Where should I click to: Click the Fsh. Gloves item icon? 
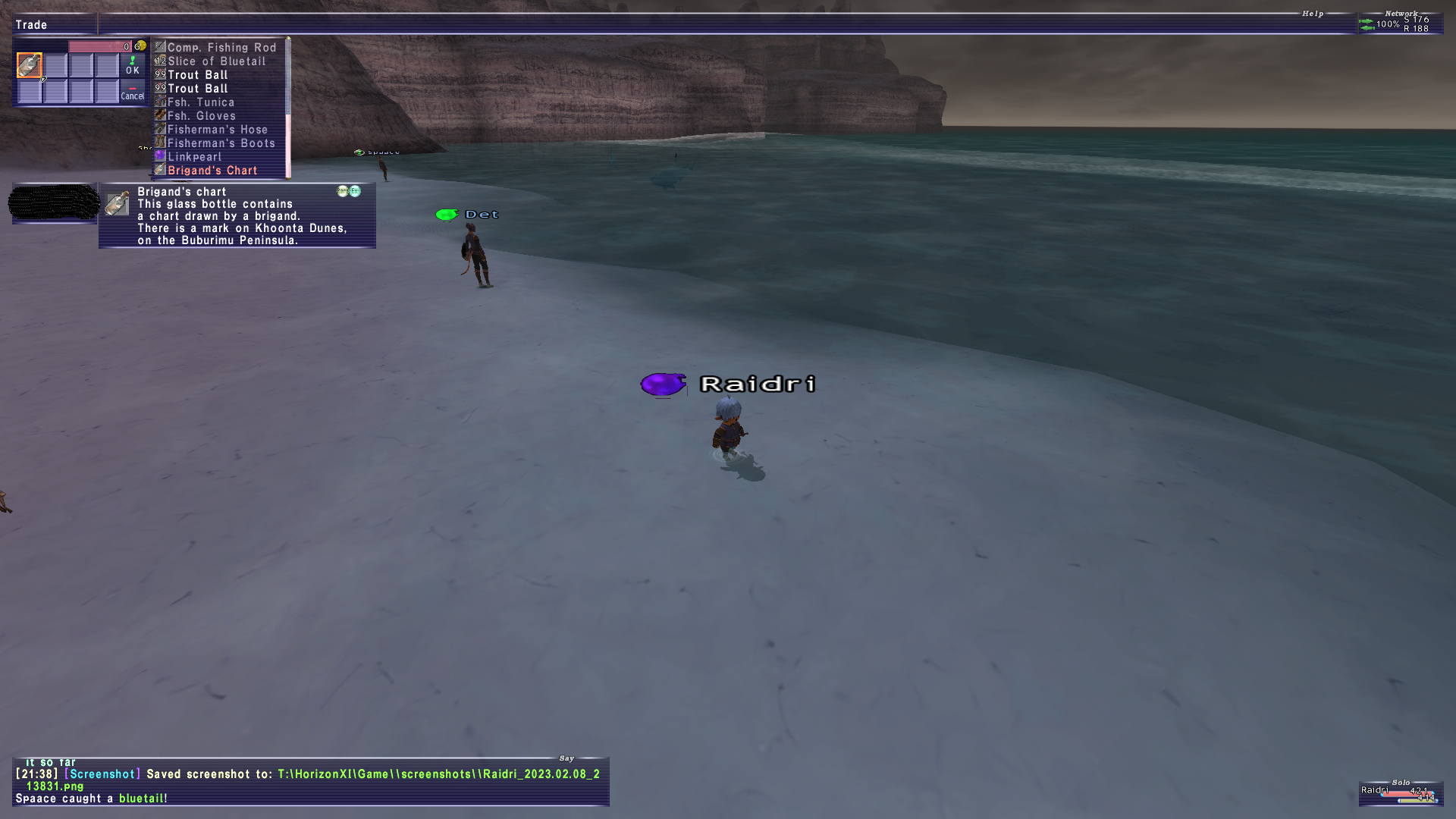pos(159,115)
